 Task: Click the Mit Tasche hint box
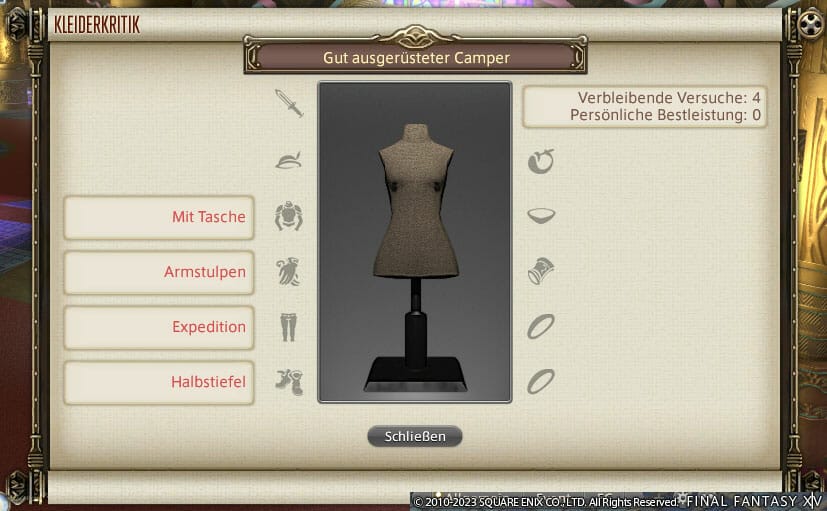pos(159,217)
